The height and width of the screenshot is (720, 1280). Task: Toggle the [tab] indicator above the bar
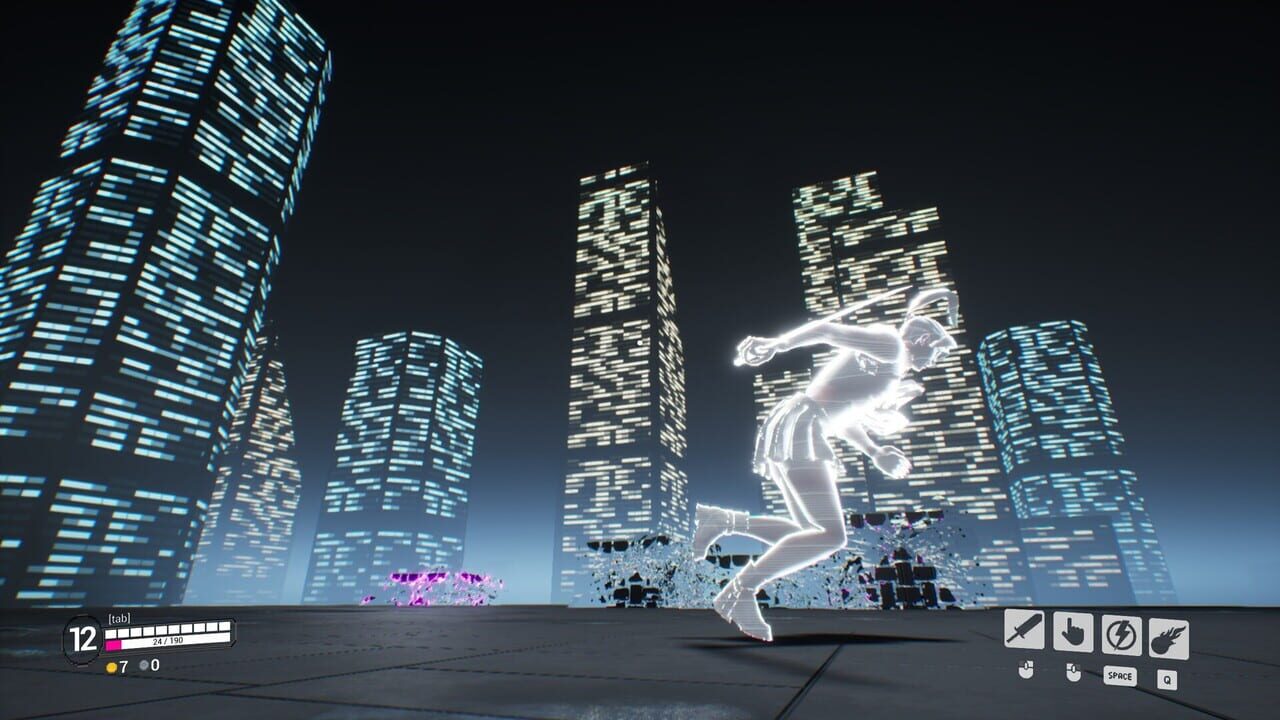point(119,617)
